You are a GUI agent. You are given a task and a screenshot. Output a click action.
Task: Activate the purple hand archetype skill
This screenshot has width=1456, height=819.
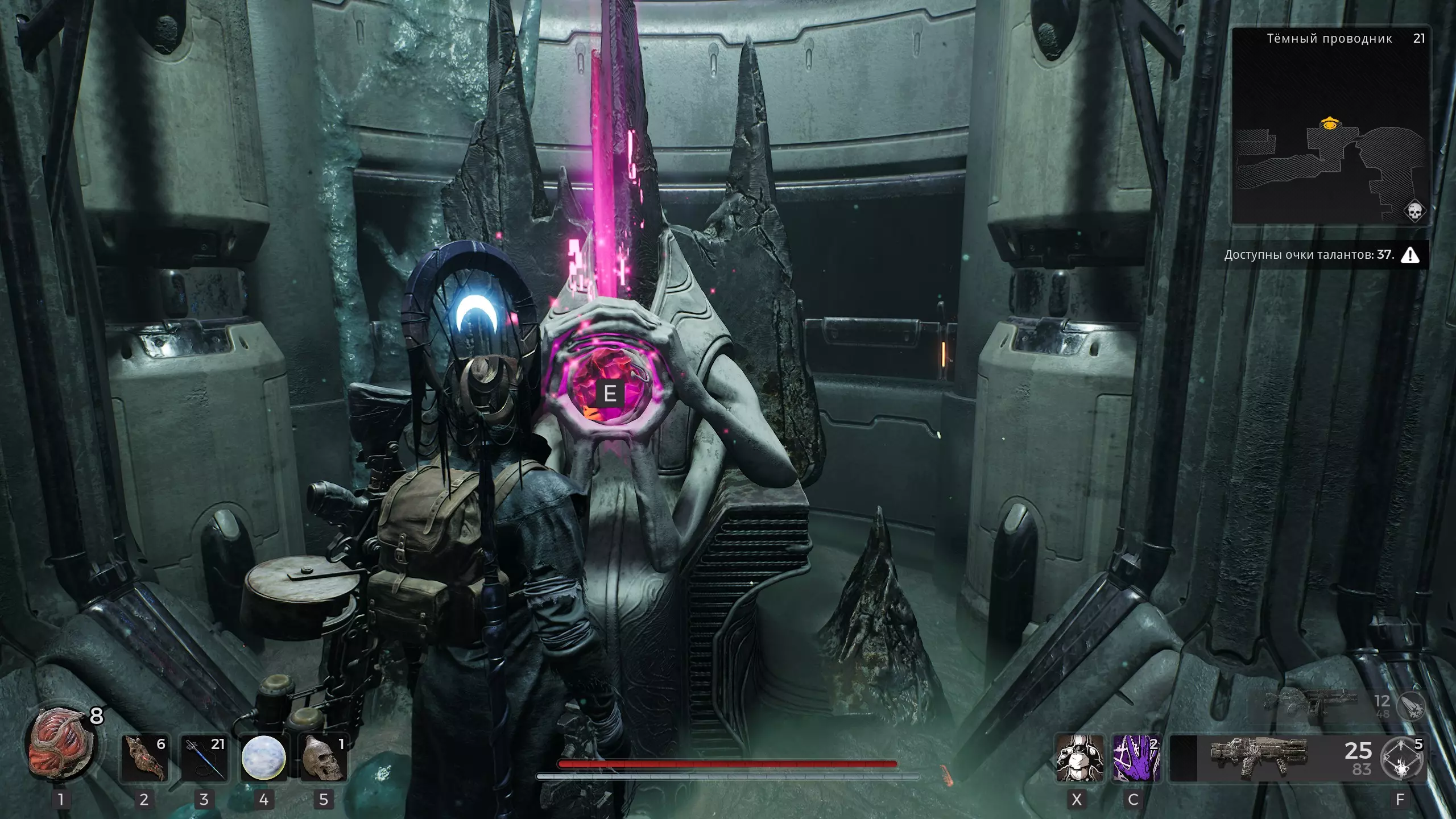1136,758
